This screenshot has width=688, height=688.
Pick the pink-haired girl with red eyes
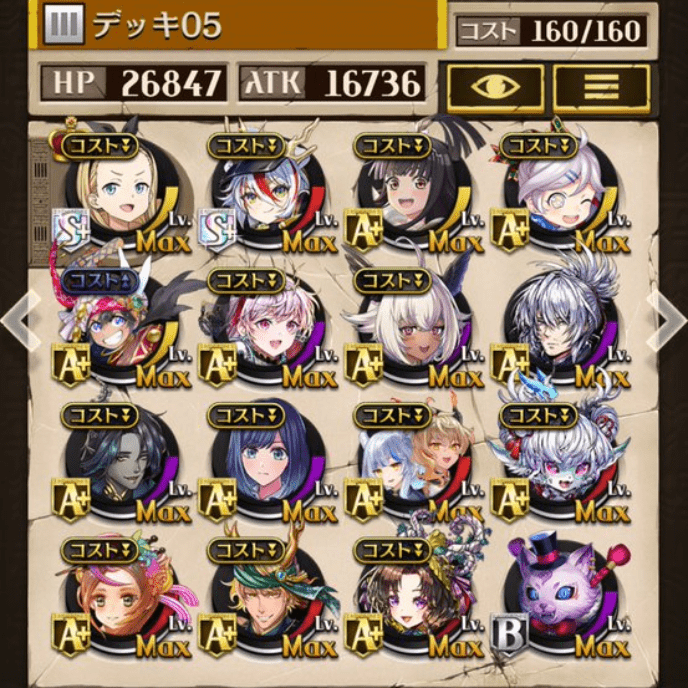tap(263, 328)
